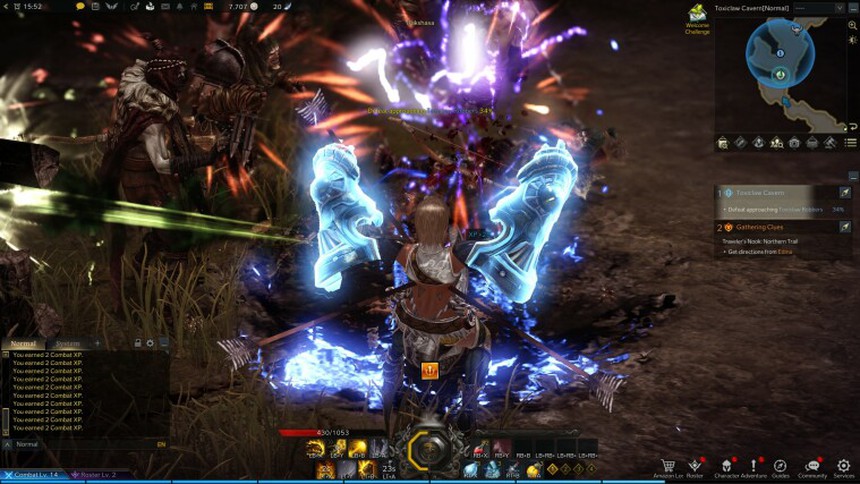860x484 pixels.
Task: Toggle the chat window lock
Action: coord(137,344)
